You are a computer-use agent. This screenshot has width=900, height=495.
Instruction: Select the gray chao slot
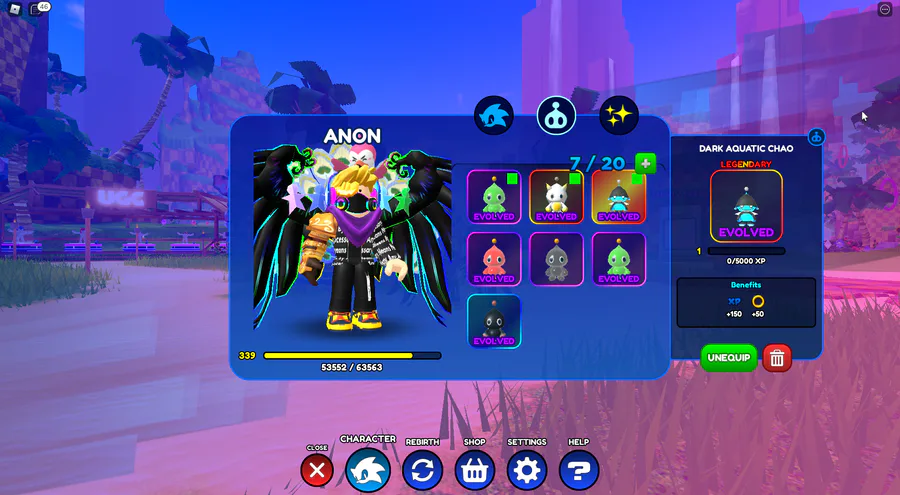pos(556,259)
